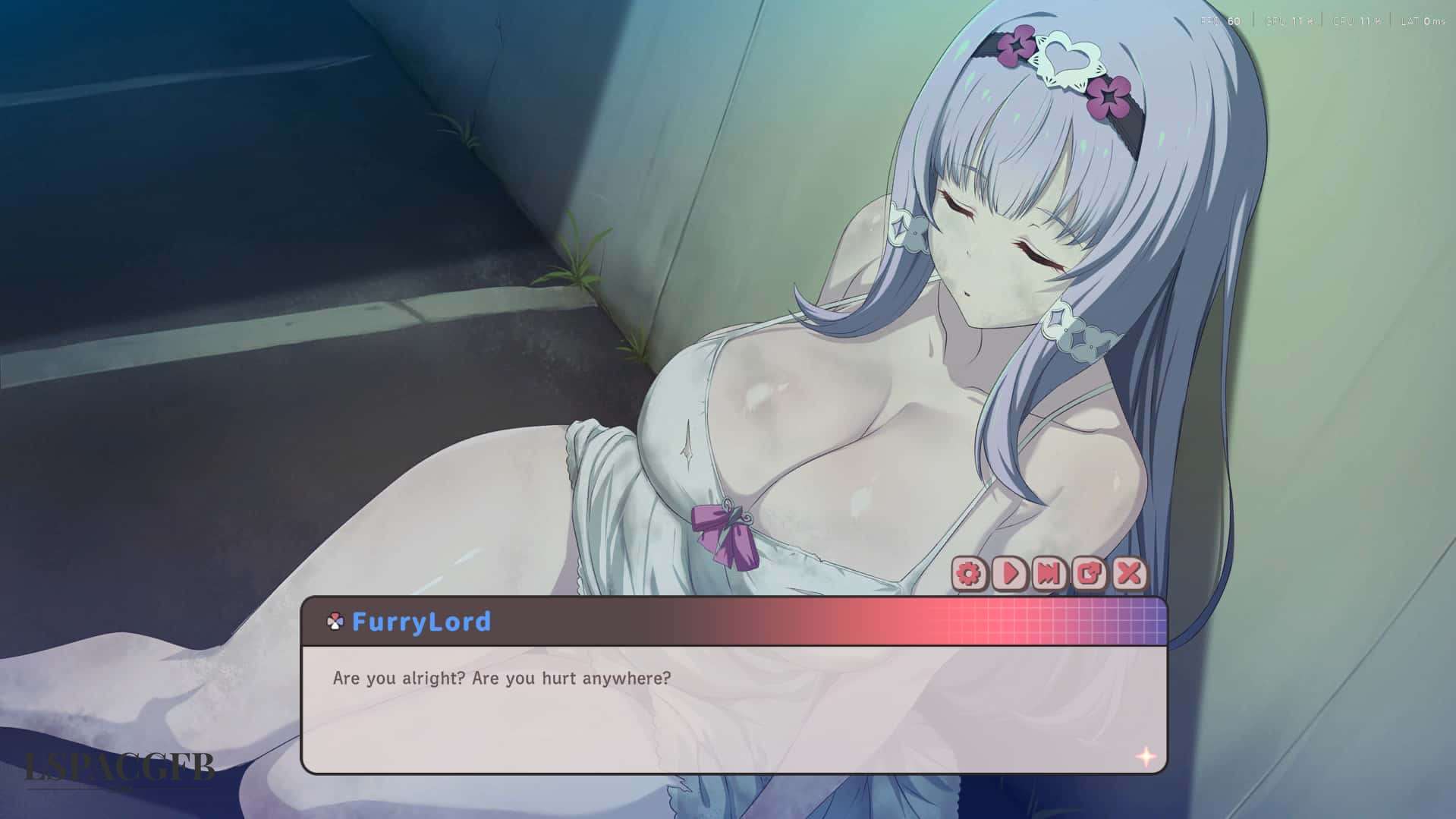The image size is (1456, 819).
Task: Select the FurryLord speaker name
Action: tap(422, 622)
